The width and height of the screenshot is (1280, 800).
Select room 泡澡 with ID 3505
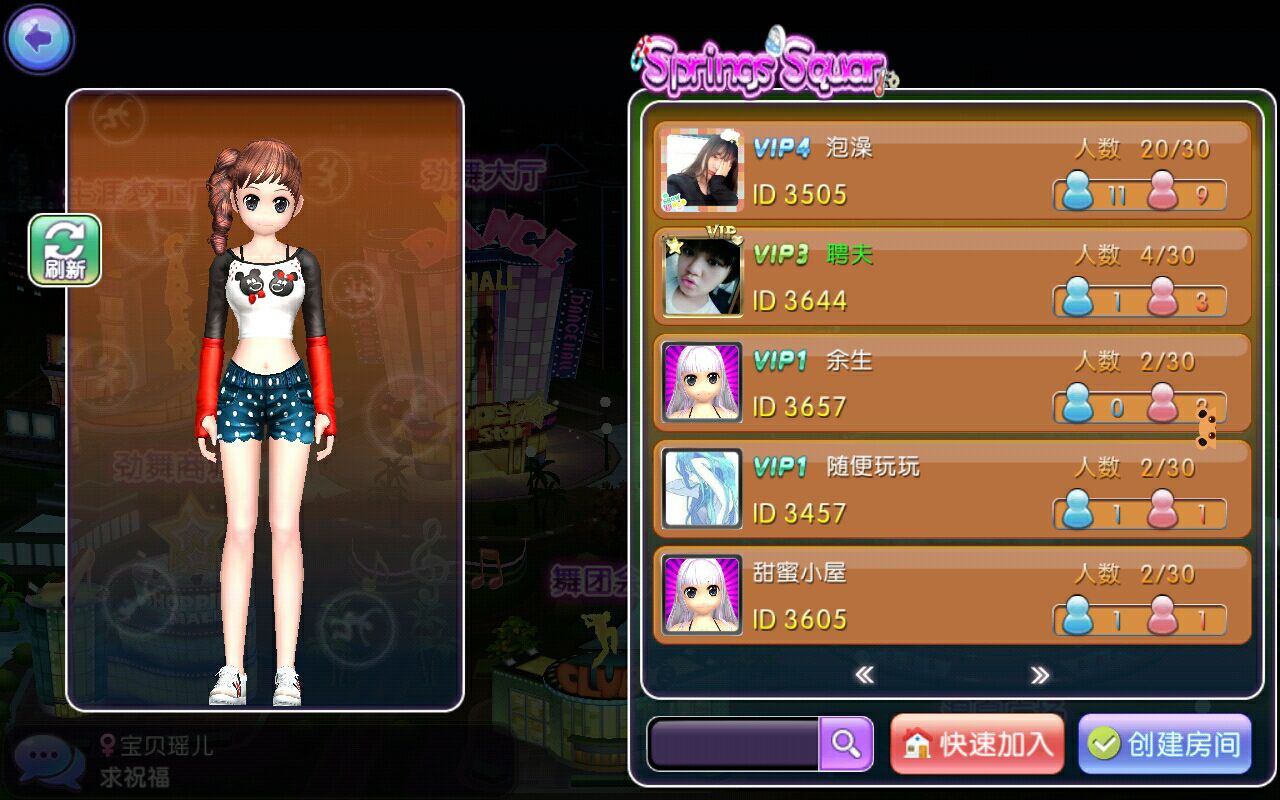point(950,171)
